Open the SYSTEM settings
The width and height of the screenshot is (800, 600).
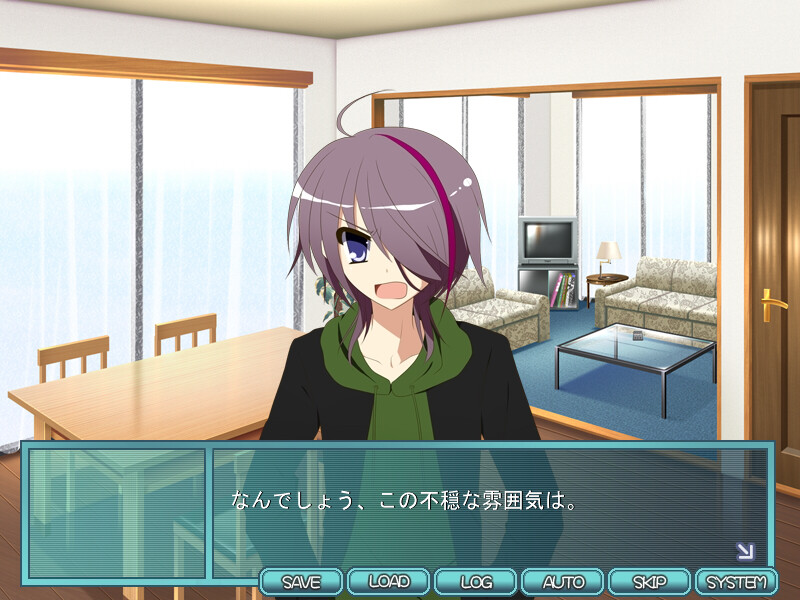point(736,581)
